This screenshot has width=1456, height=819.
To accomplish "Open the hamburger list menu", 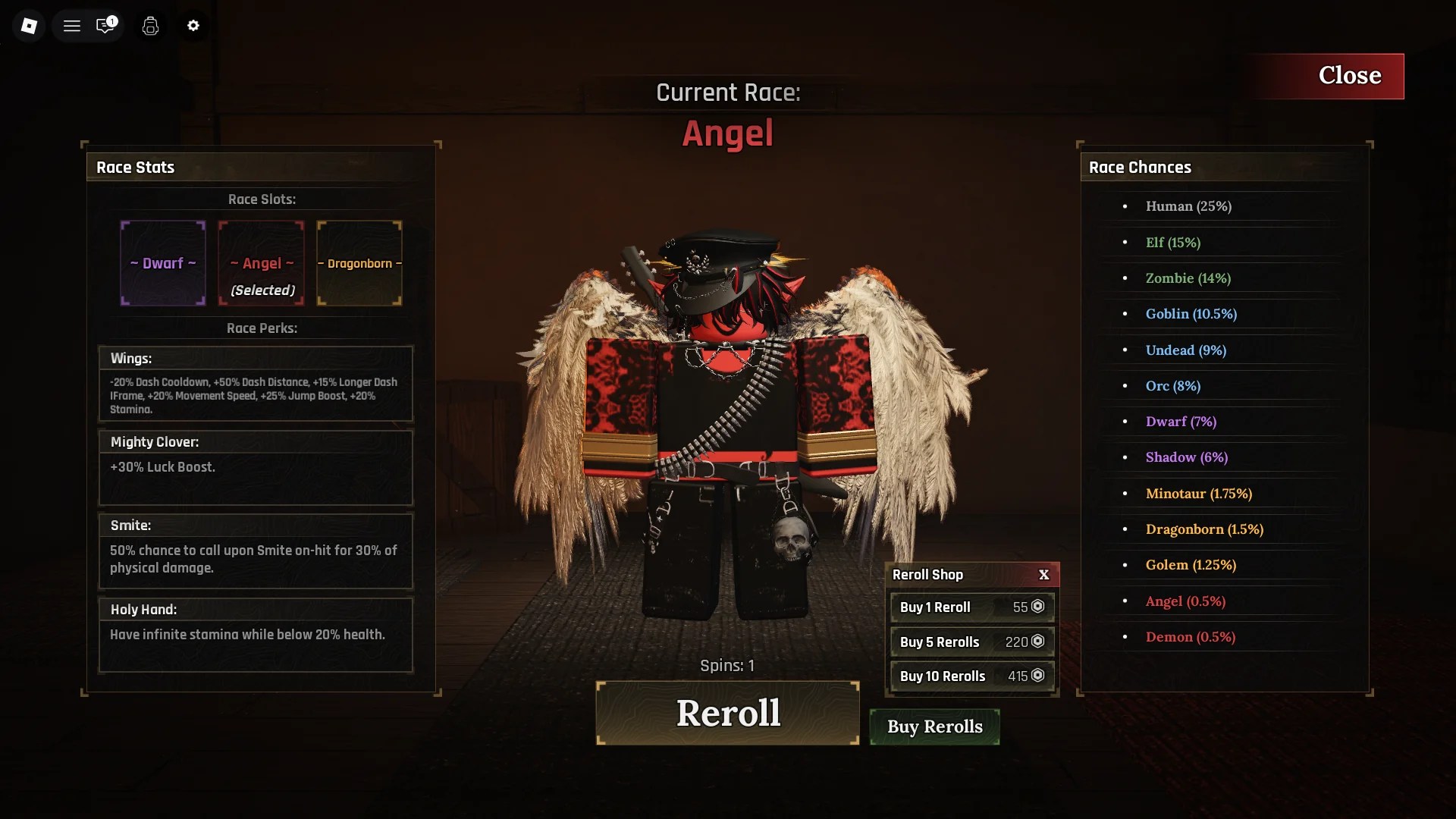I will pos(72,26).
